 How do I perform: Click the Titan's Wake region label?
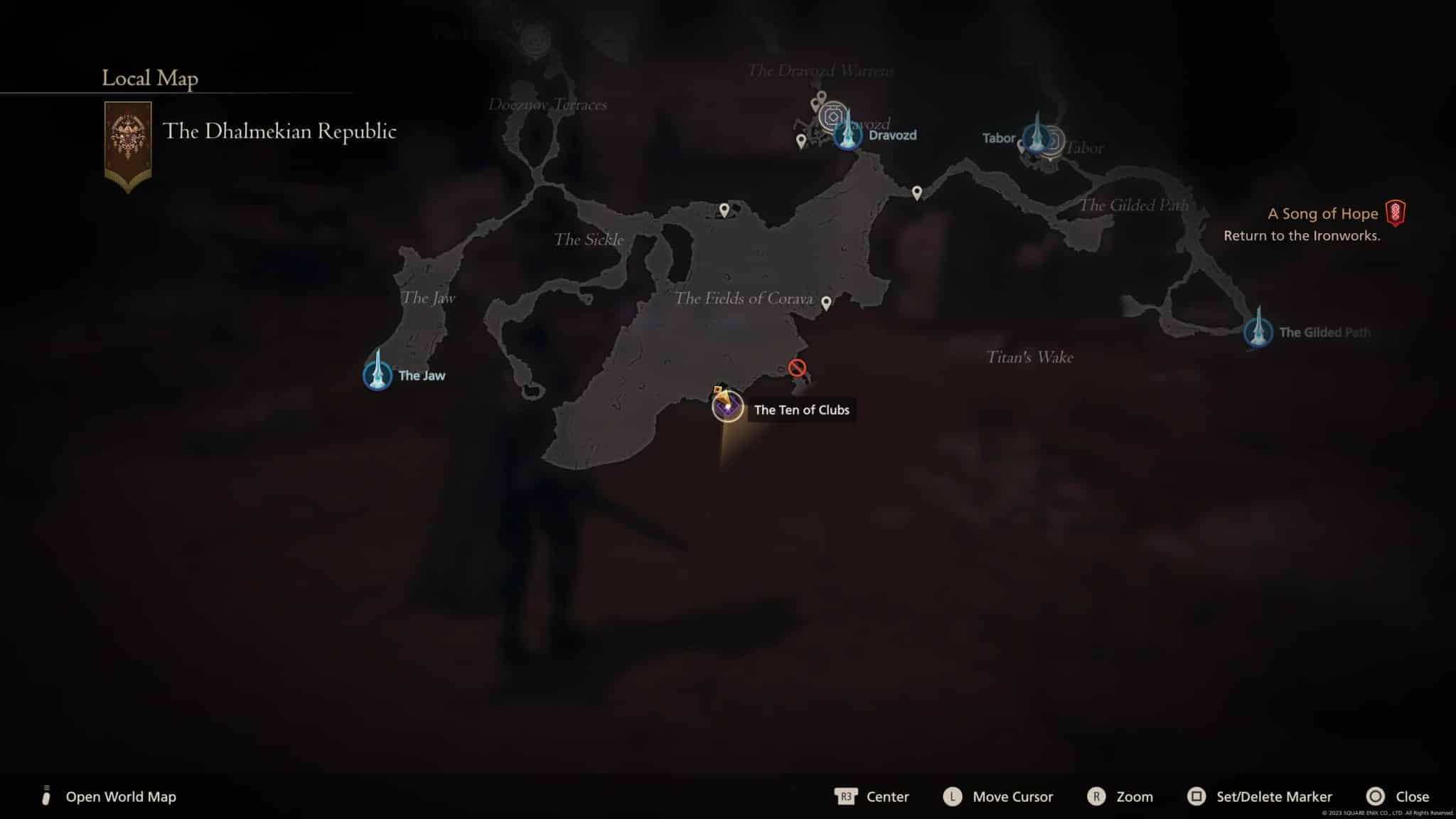pos(1029,358)
